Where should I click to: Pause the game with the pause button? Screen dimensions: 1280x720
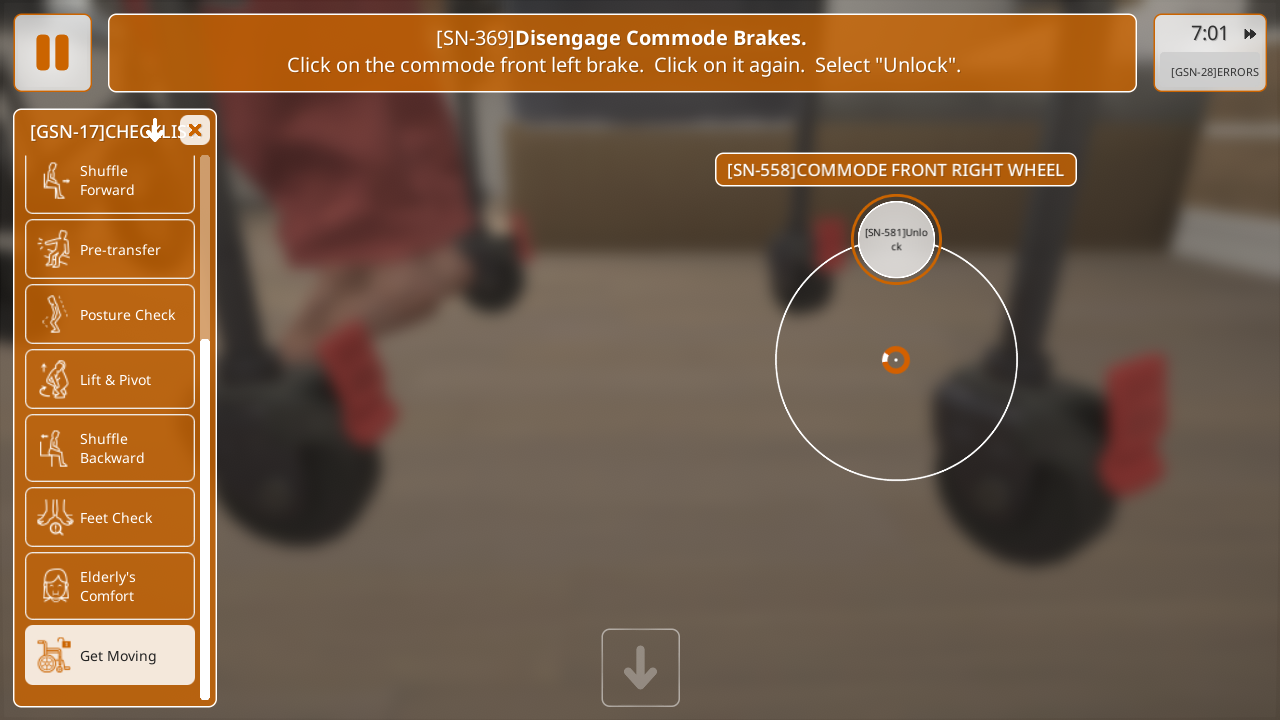pyautogui.click(x=52, y=53)
